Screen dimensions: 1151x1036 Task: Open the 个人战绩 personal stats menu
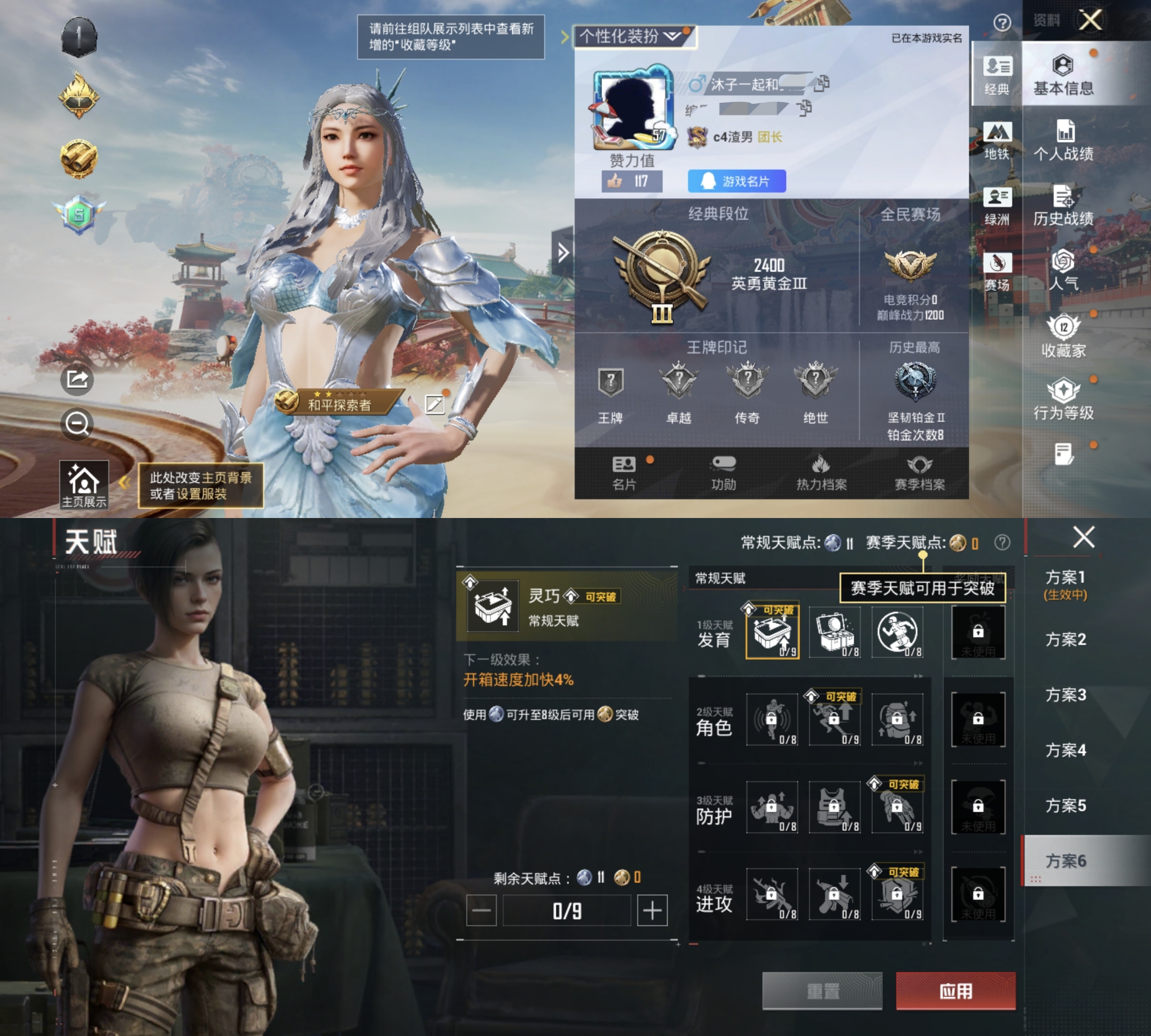[x=1063, y=140]
